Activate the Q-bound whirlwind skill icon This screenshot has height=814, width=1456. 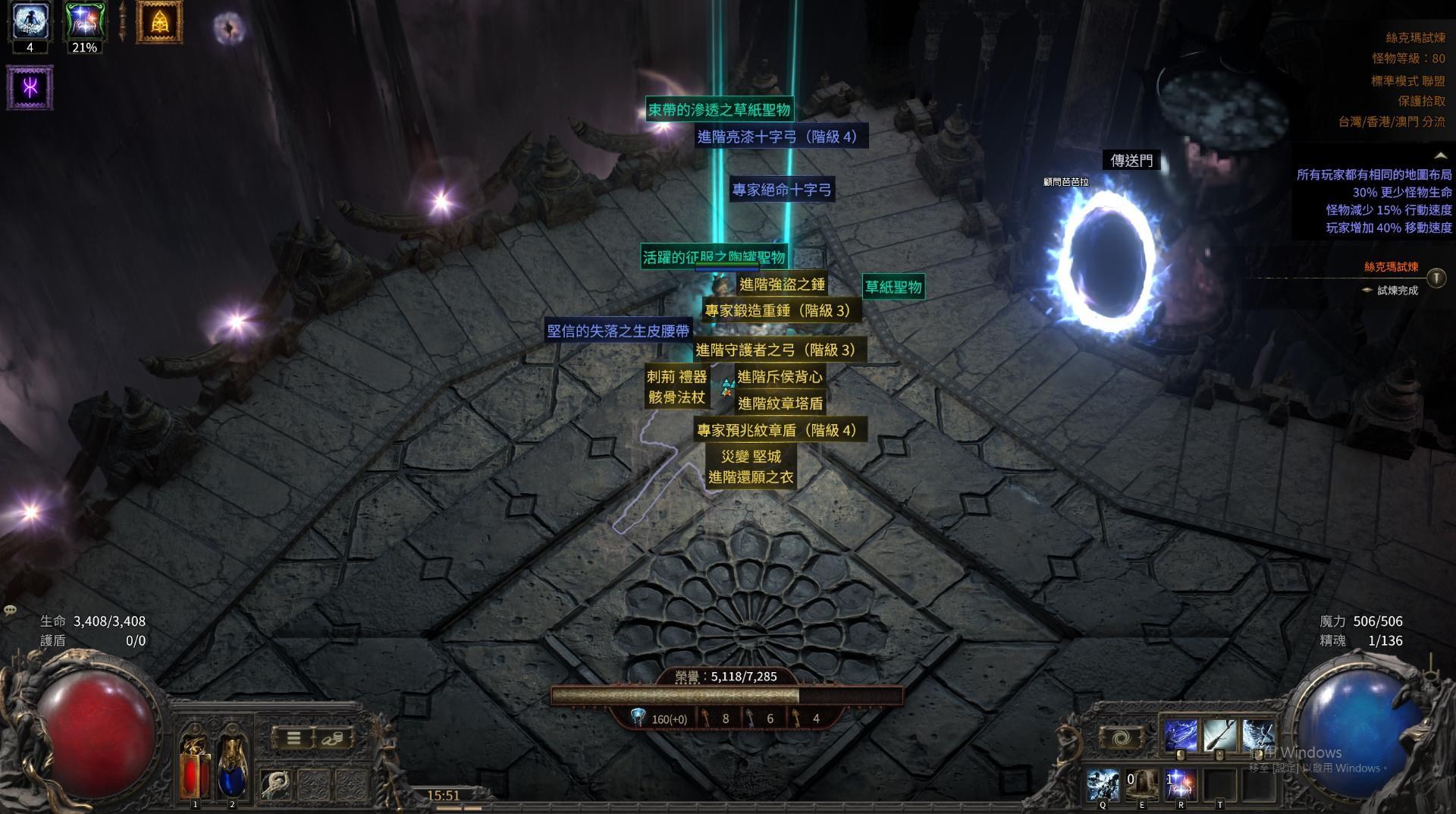pyautogui.click(x=1103, y=784)
